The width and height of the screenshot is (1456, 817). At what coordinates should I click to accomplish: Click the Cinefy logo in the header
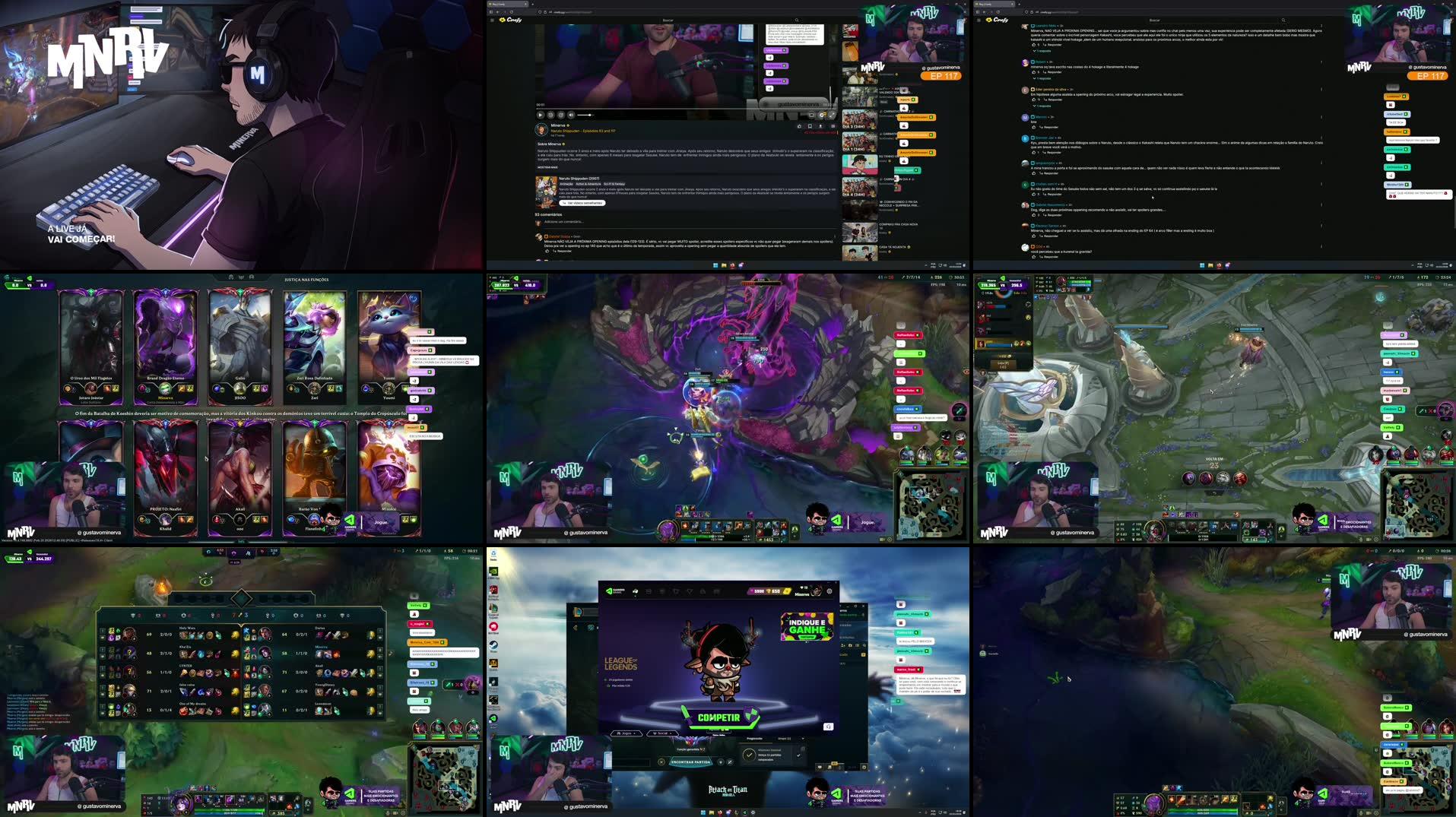click(x=511, y=20)
